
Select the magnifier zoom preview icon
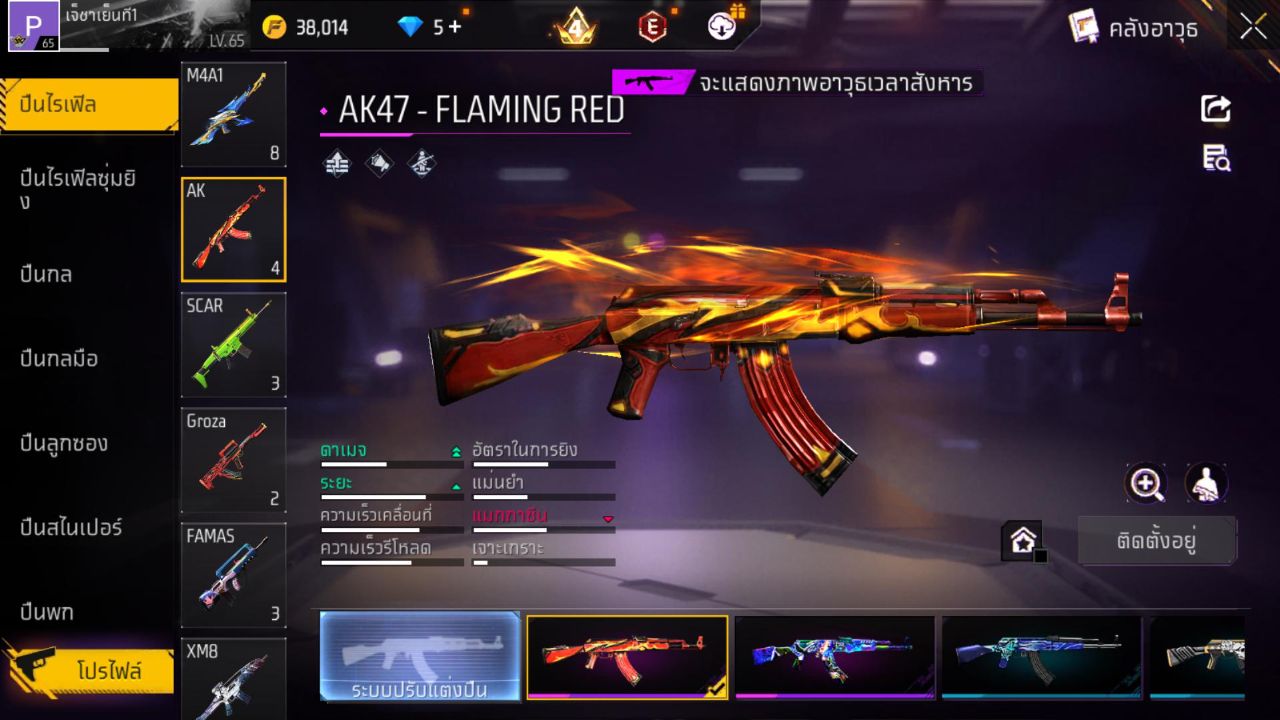tap(1147, 485)
